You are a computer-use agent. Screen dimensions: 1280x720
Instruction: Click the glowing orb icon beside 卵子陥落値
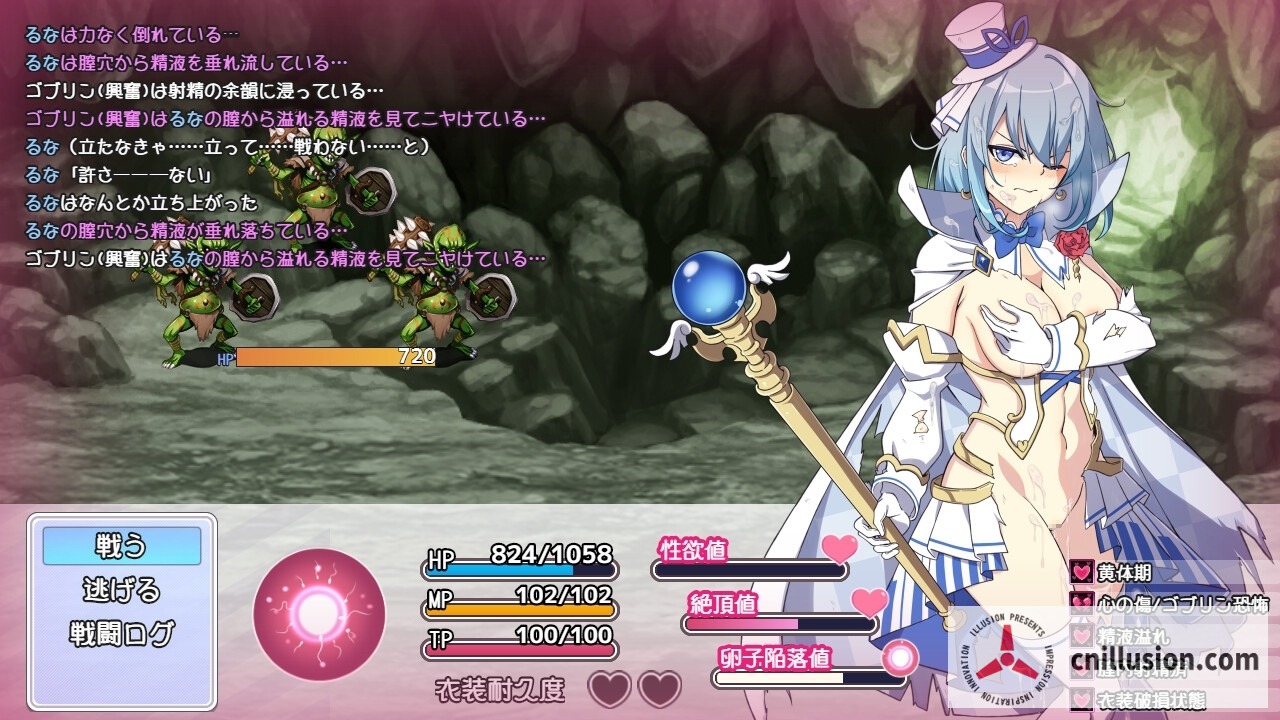[903, 656]
